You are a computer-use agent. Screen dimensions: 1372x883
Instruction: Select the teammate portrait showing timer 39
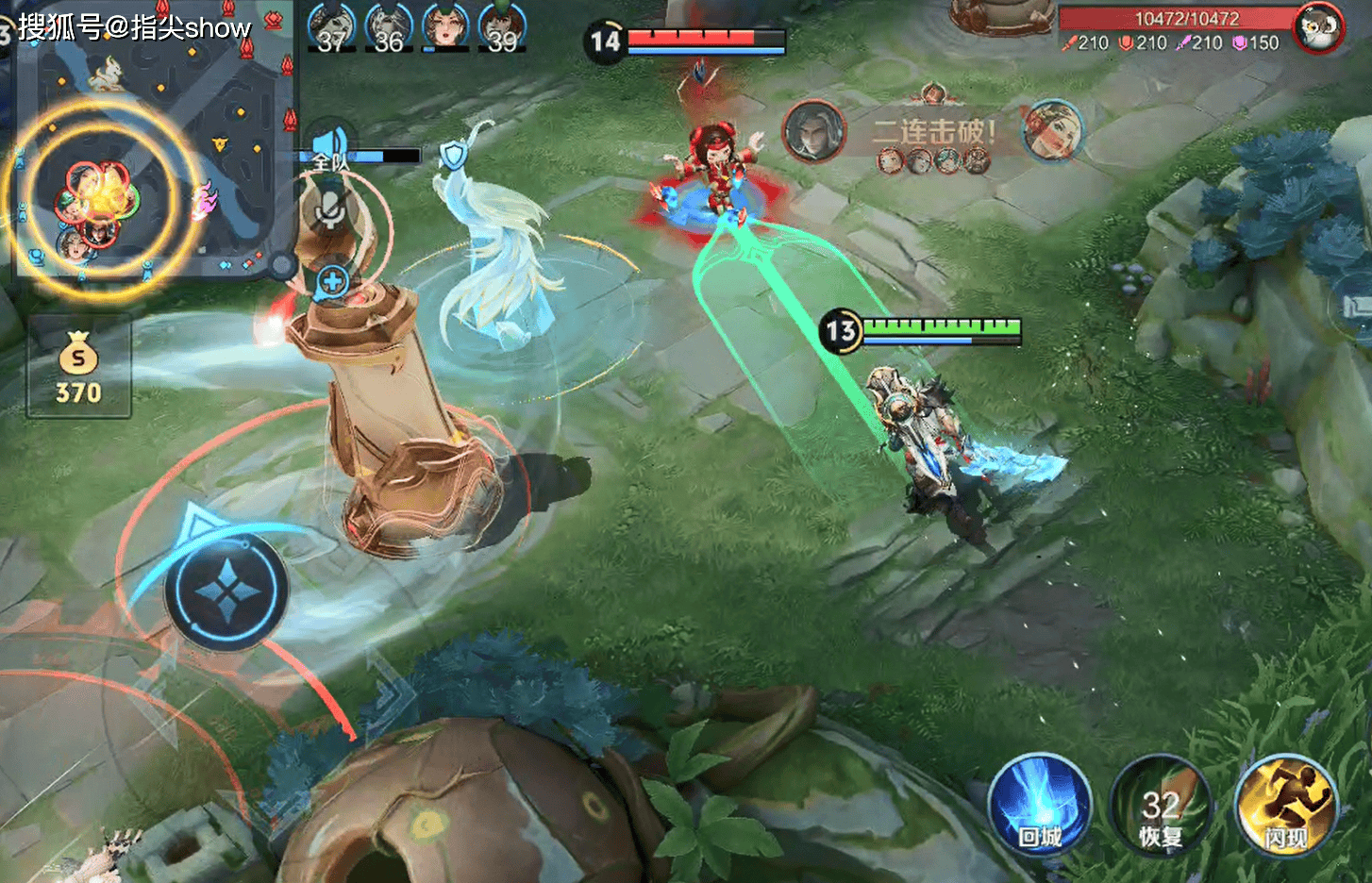[502, 28]
